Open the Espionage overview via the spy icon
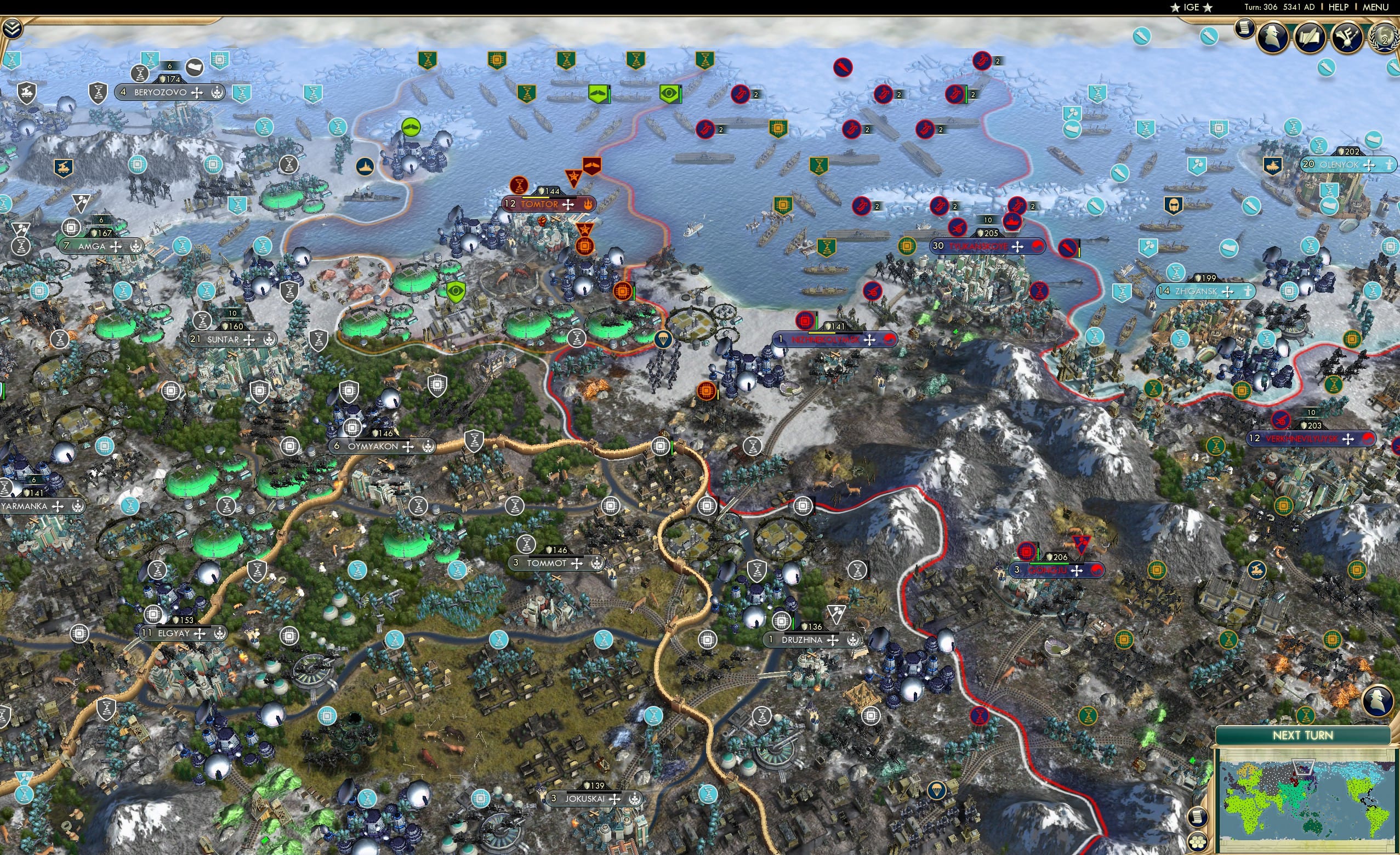Screen dimensions: 1400x855 point(1271,37)
